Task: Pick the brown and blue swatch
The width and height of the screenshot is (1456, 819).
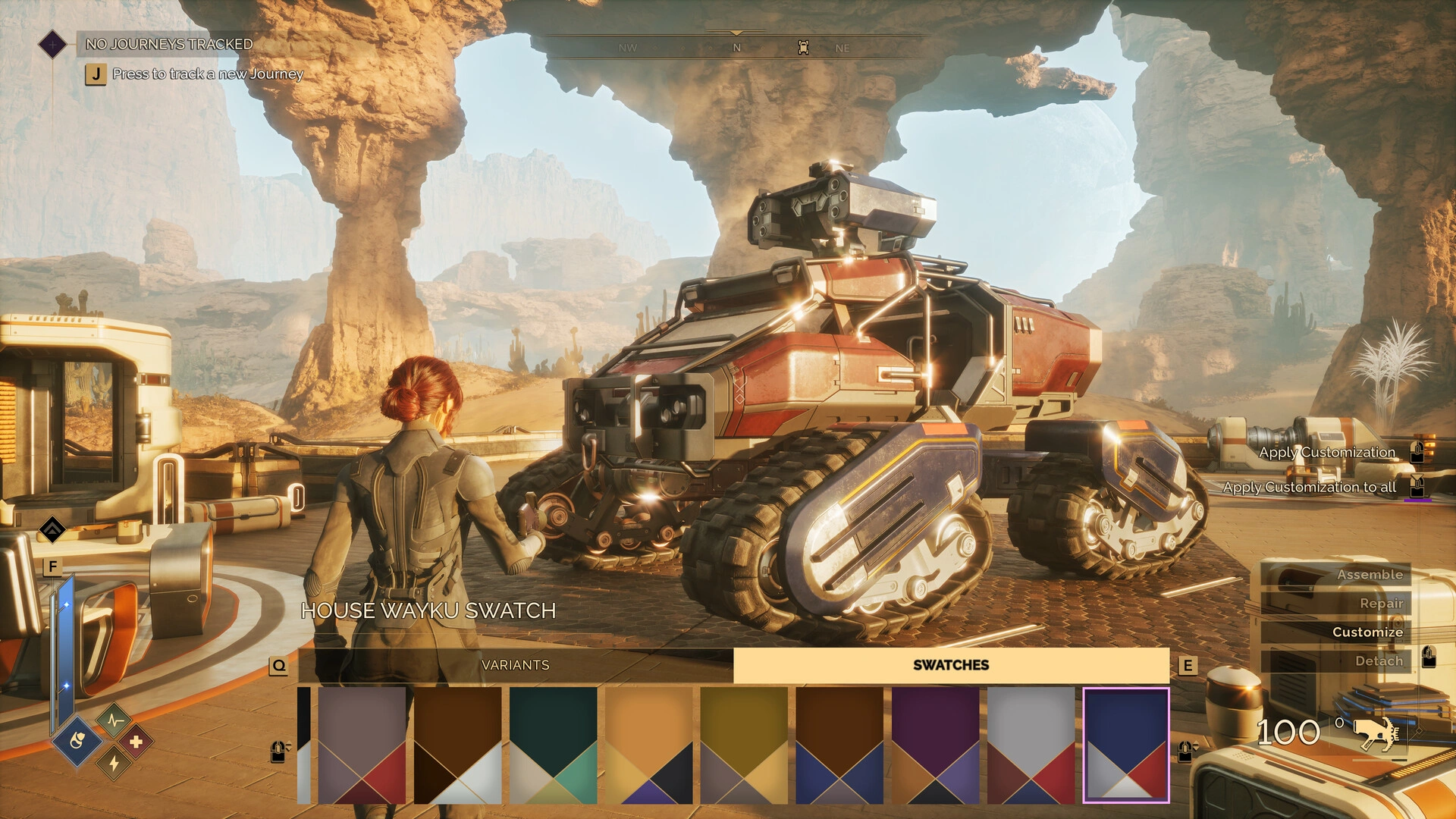Action: click(x=839, y=745)
